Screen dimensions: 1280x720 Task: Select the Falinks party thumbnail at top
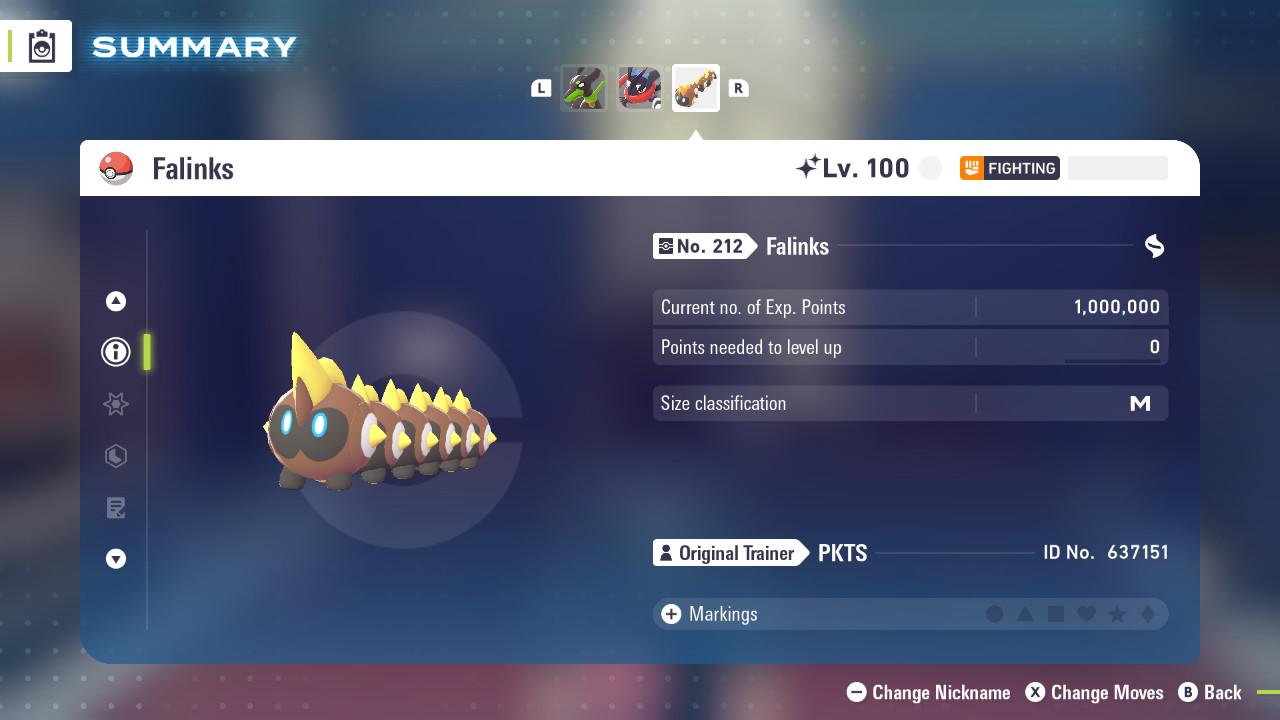696,87
